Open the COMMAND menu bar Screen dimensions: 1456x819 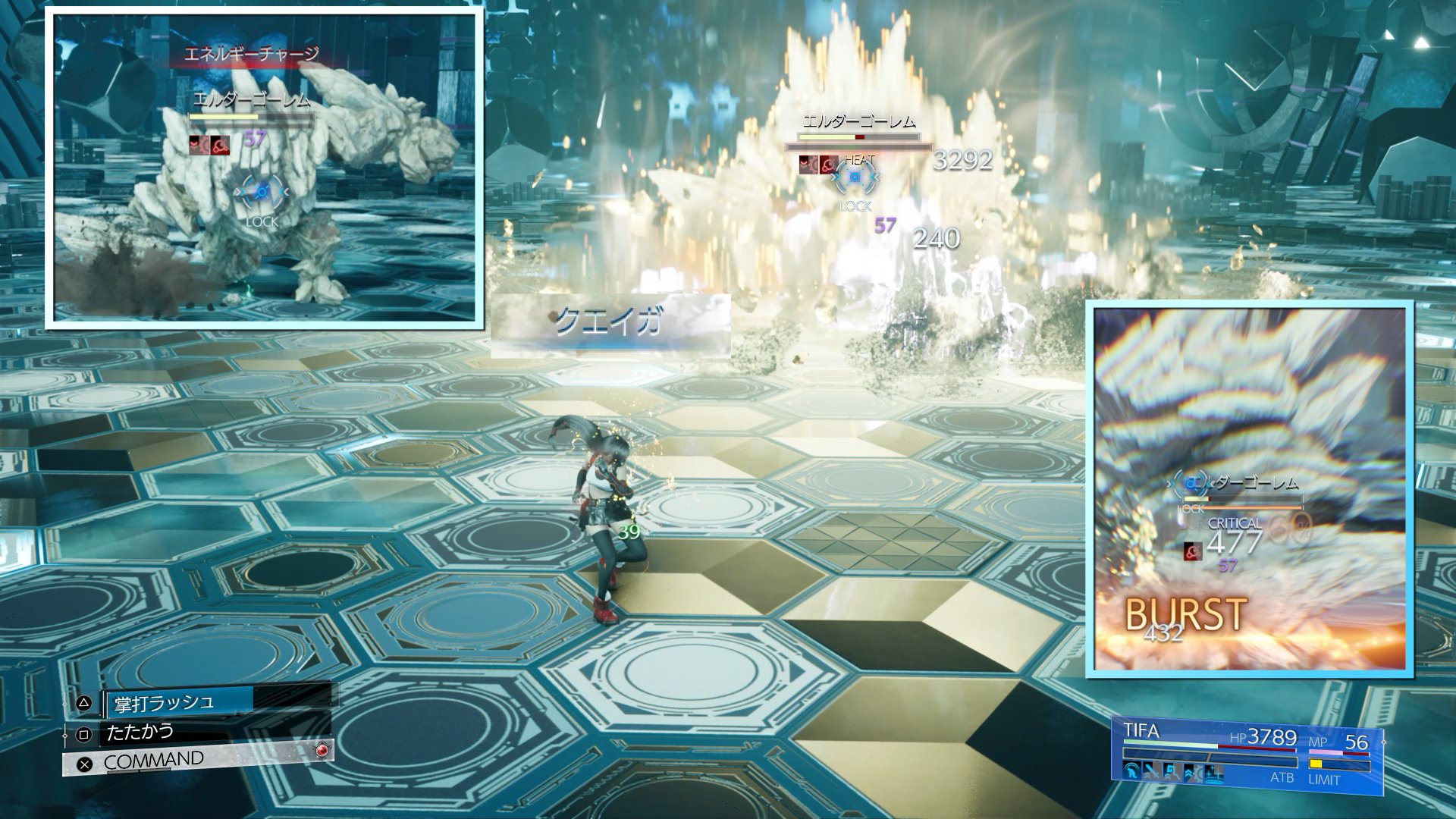pos(154,761)
